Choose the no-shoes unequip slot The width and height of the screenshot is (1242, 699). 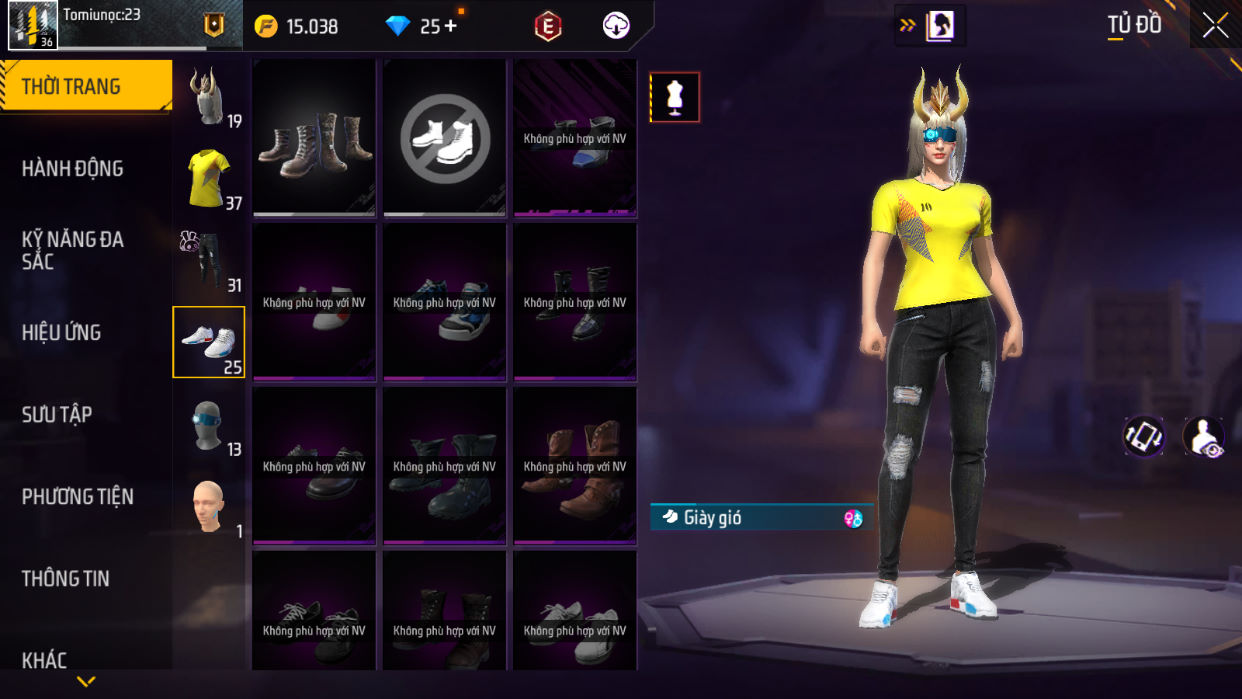tap(445, 137)
